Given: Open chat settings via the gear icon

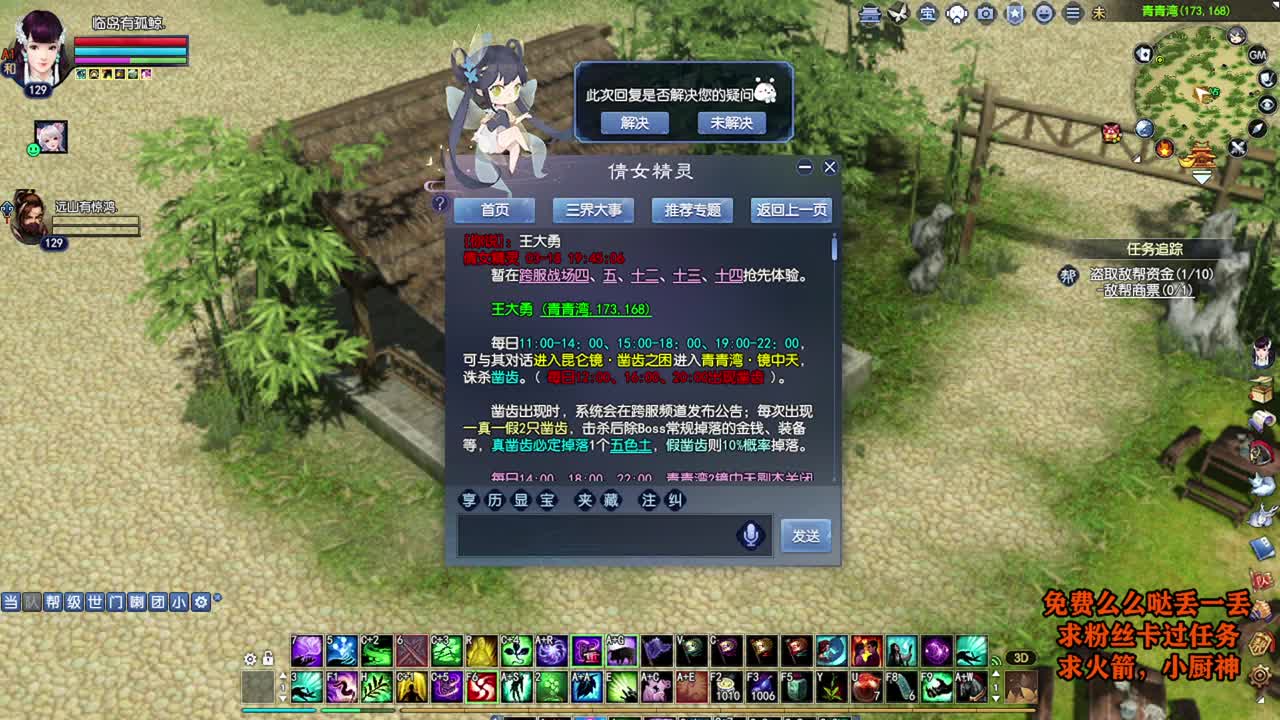Looking at the screenshot, I should (x=200, y=602).
